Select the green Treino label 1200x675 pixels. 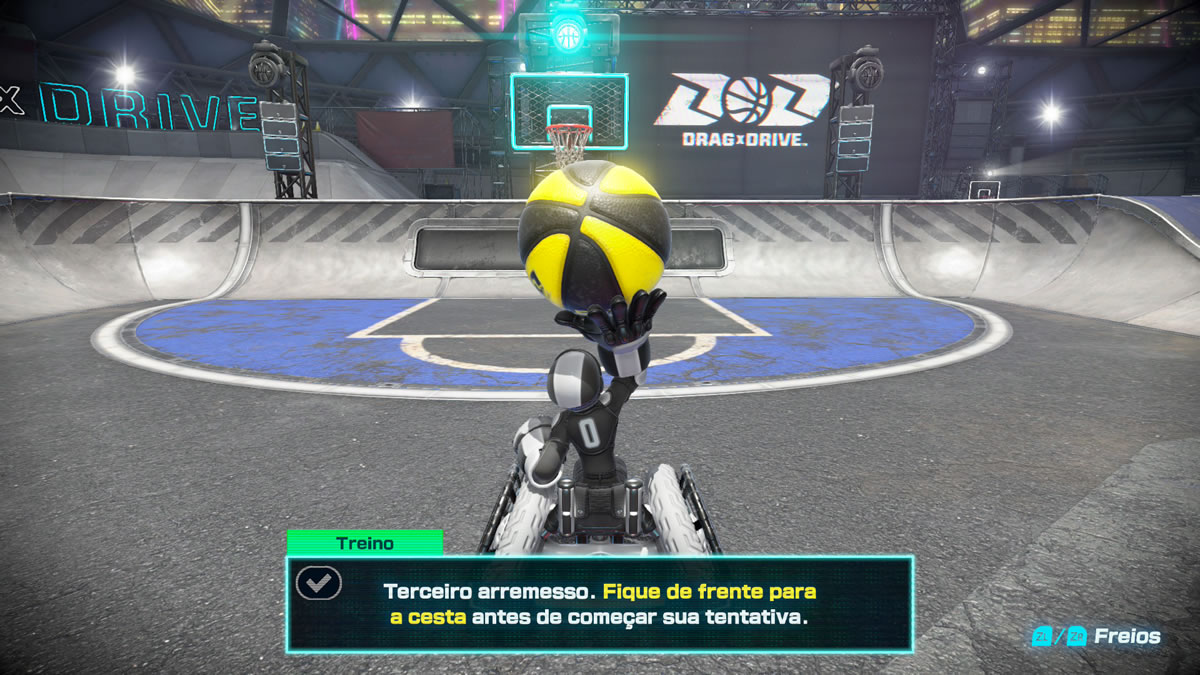(x=365, y=543)
